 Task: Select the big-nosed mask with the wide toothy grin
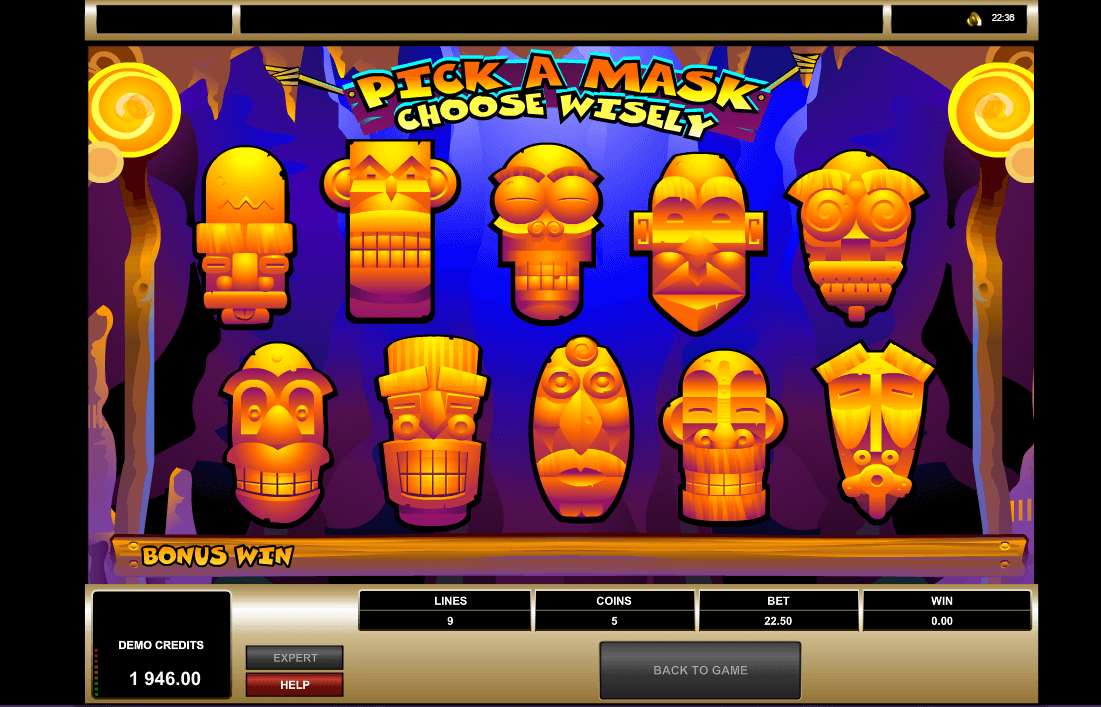[x=277, y=433]
